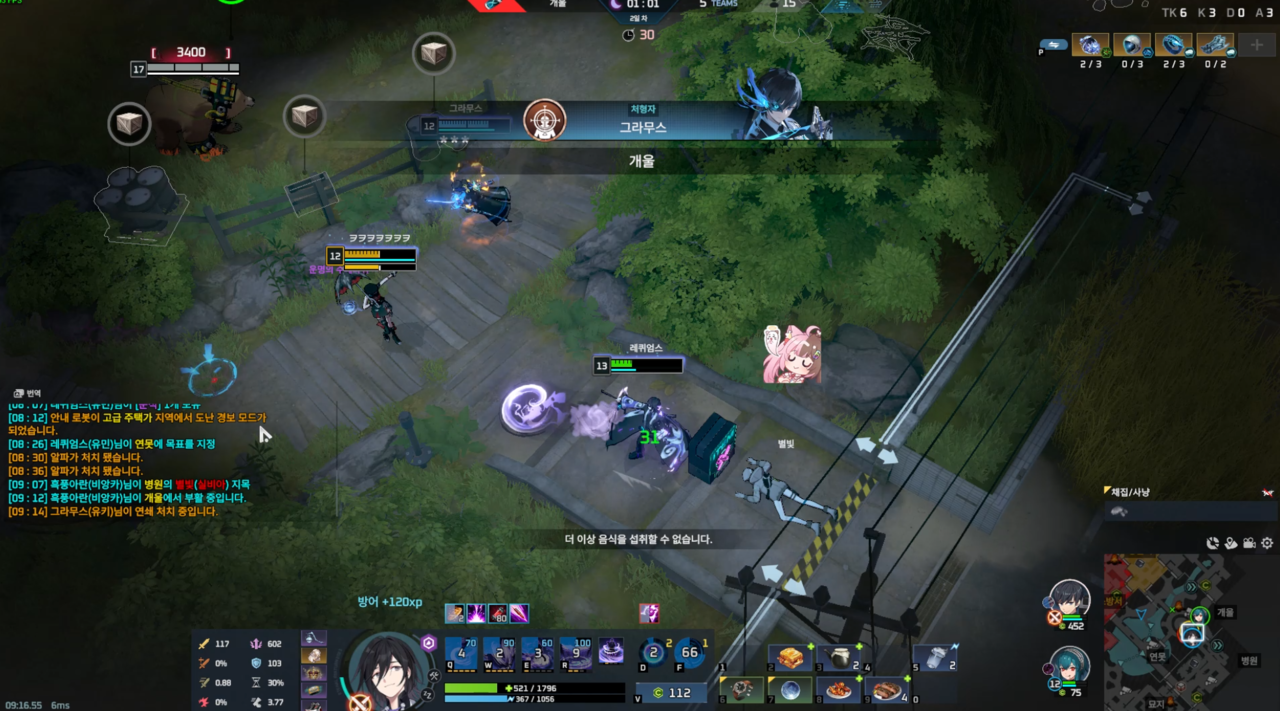Toggle the minimap camera icon

(1249, 543)
